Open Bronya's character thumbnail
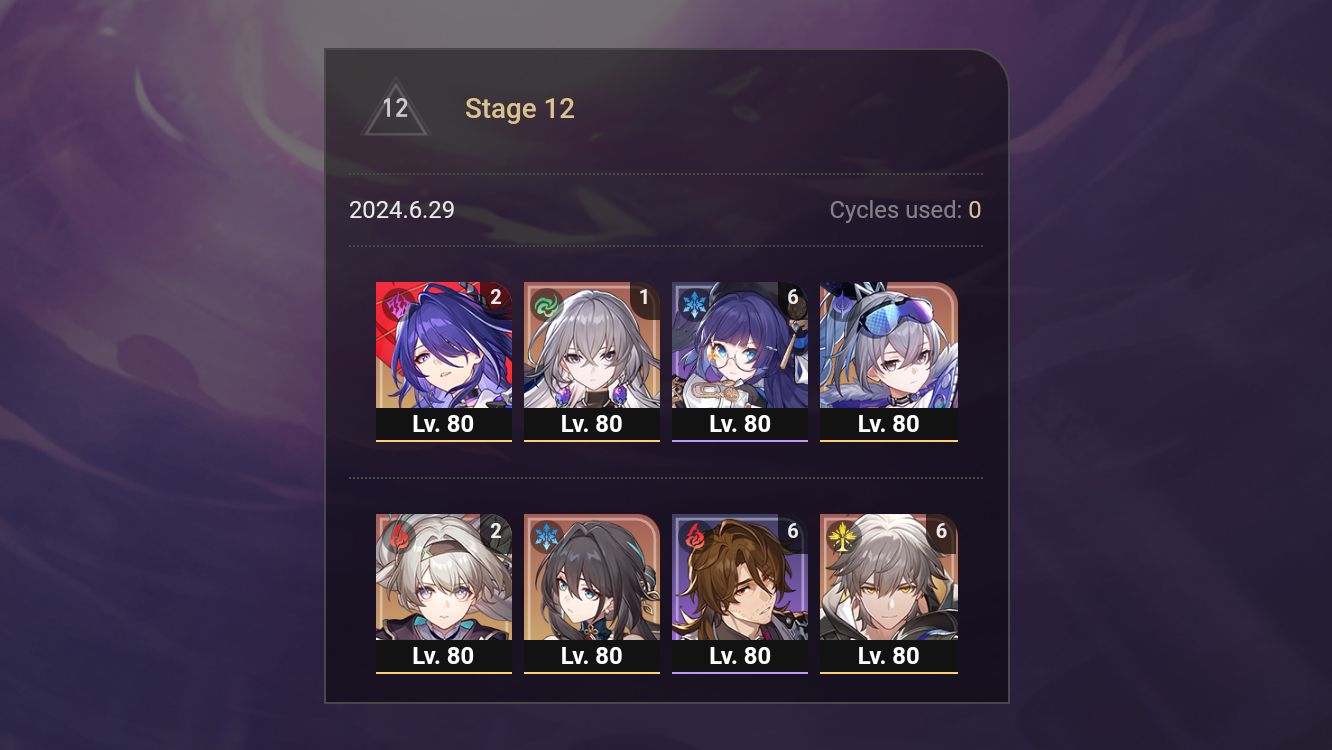 (592, 350)
